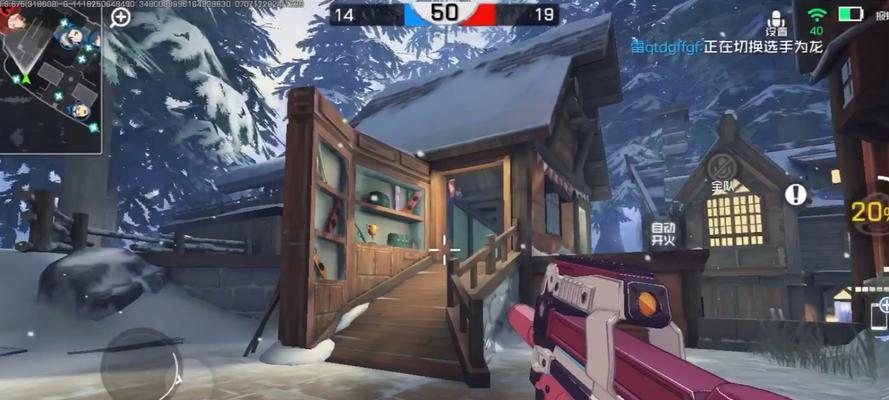
Task: Open the minimap in the corner
Action: click(x=50, y=78)
